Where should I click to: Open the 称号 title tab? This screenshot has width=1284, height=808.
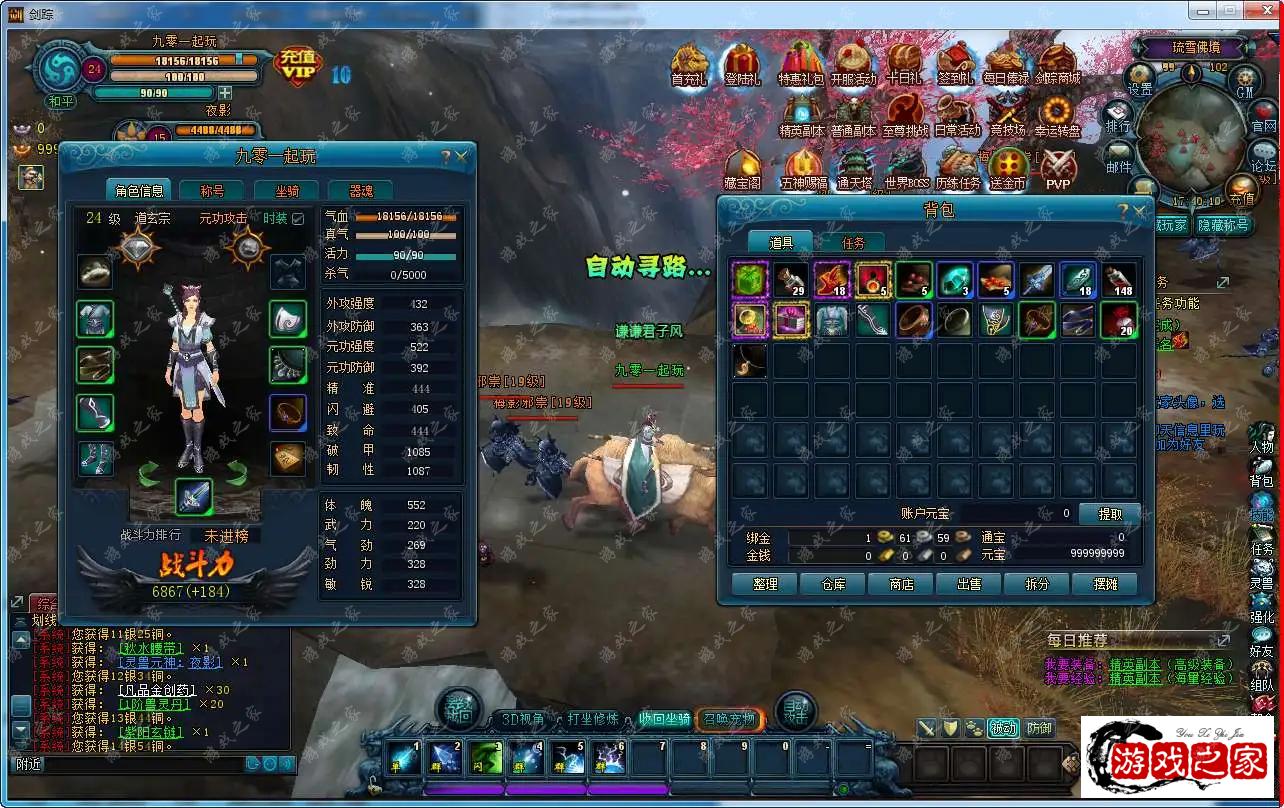pyautogui.click(x=212, y=191)
